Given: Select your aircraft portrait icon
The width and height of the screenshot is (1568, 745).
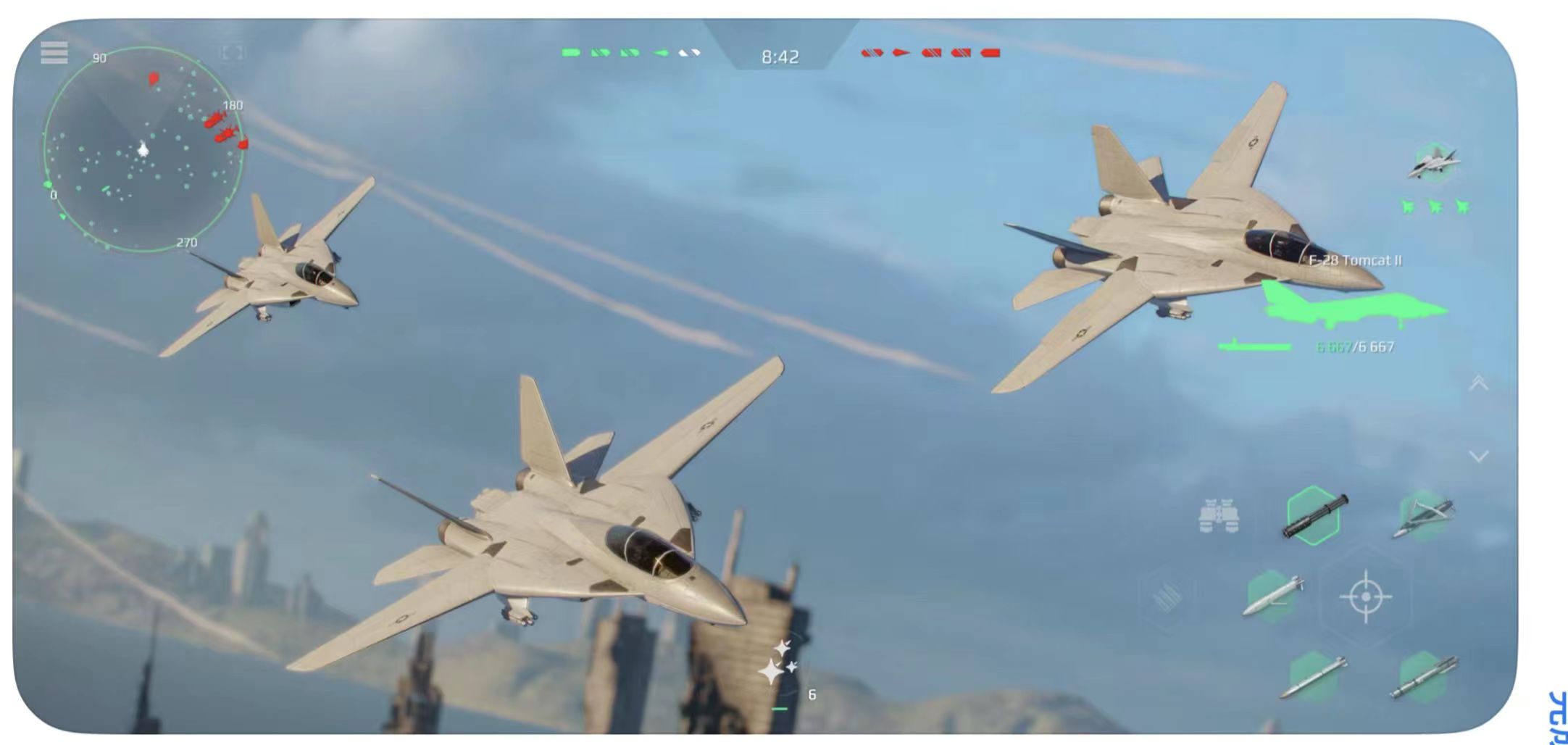Looking at the screenshot, I should tap(1433, 162).
